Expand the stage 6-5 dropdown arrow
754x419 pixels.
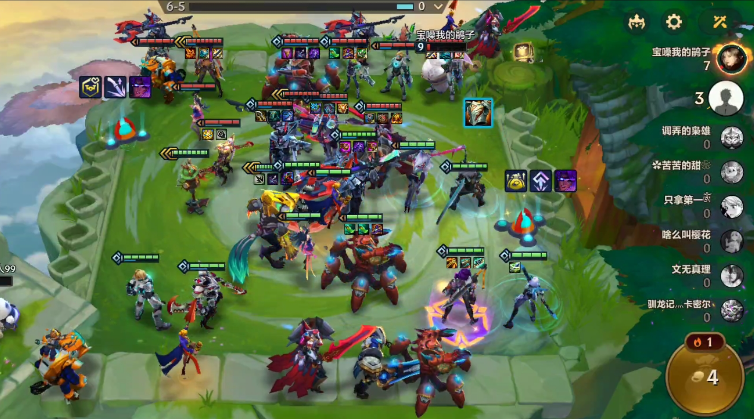(438, 6)
